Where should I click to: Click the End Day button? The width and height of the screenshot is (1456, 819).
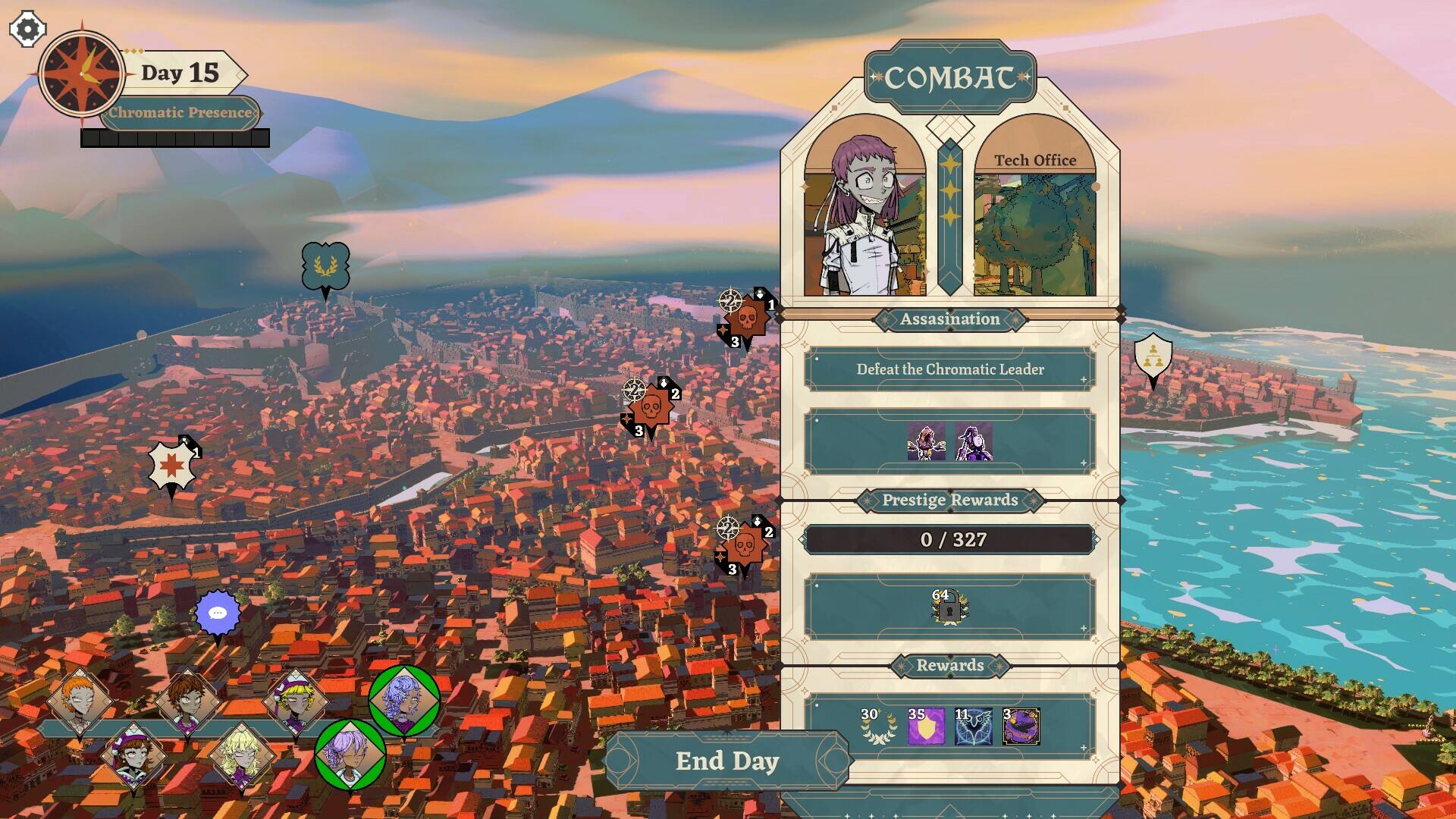pos(726,761)
